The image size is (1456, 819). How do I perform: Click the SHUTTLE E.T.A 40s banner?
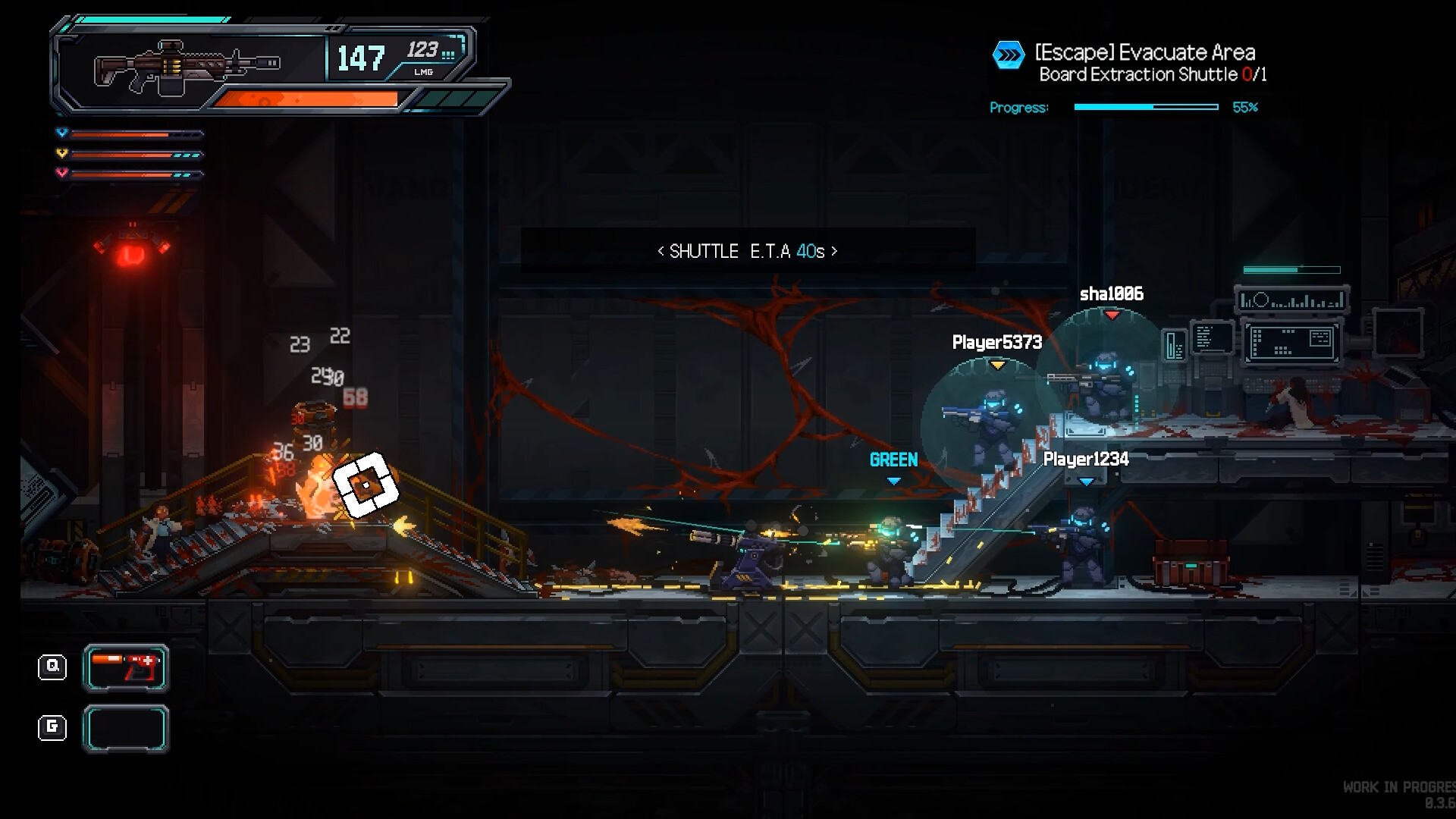tap(747, 251)
